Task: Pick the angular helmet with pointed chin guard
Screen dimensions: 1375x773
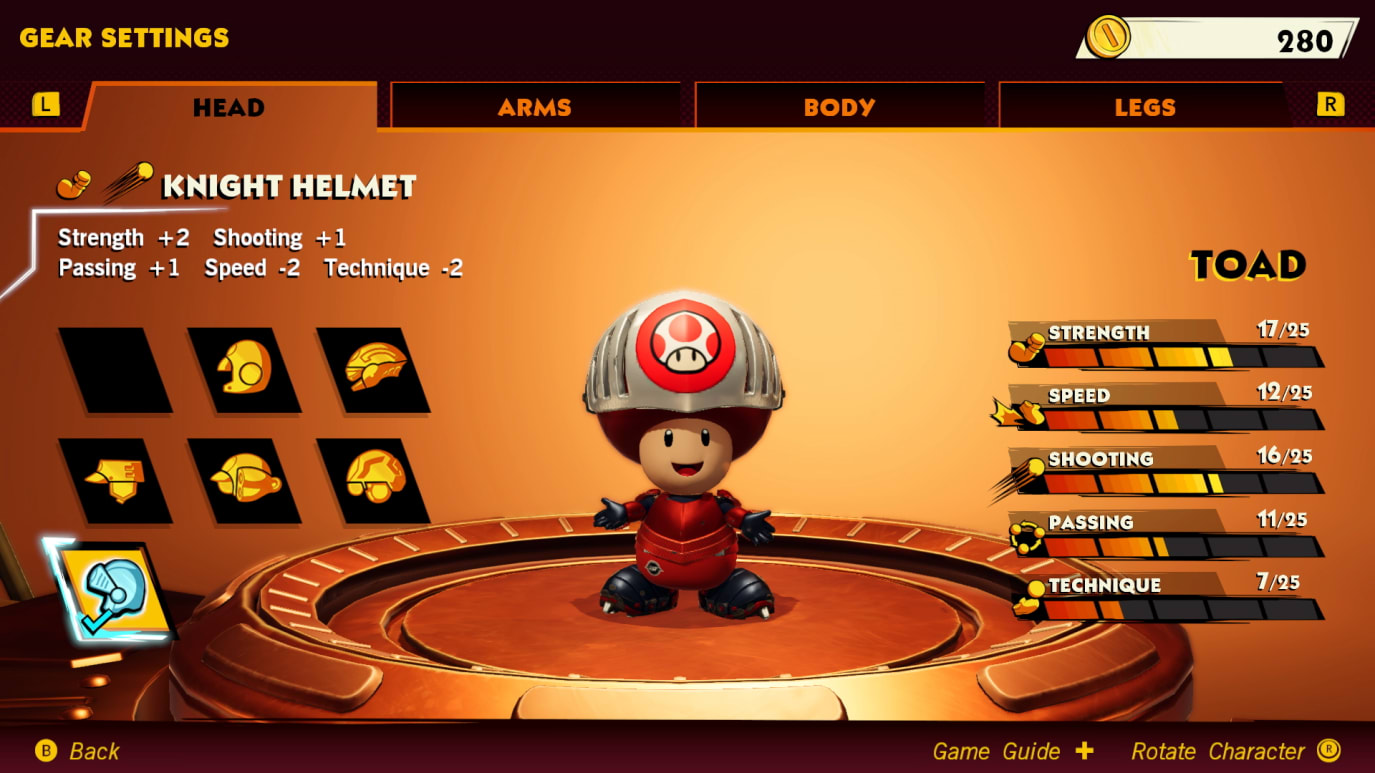Action: point(115,480)
